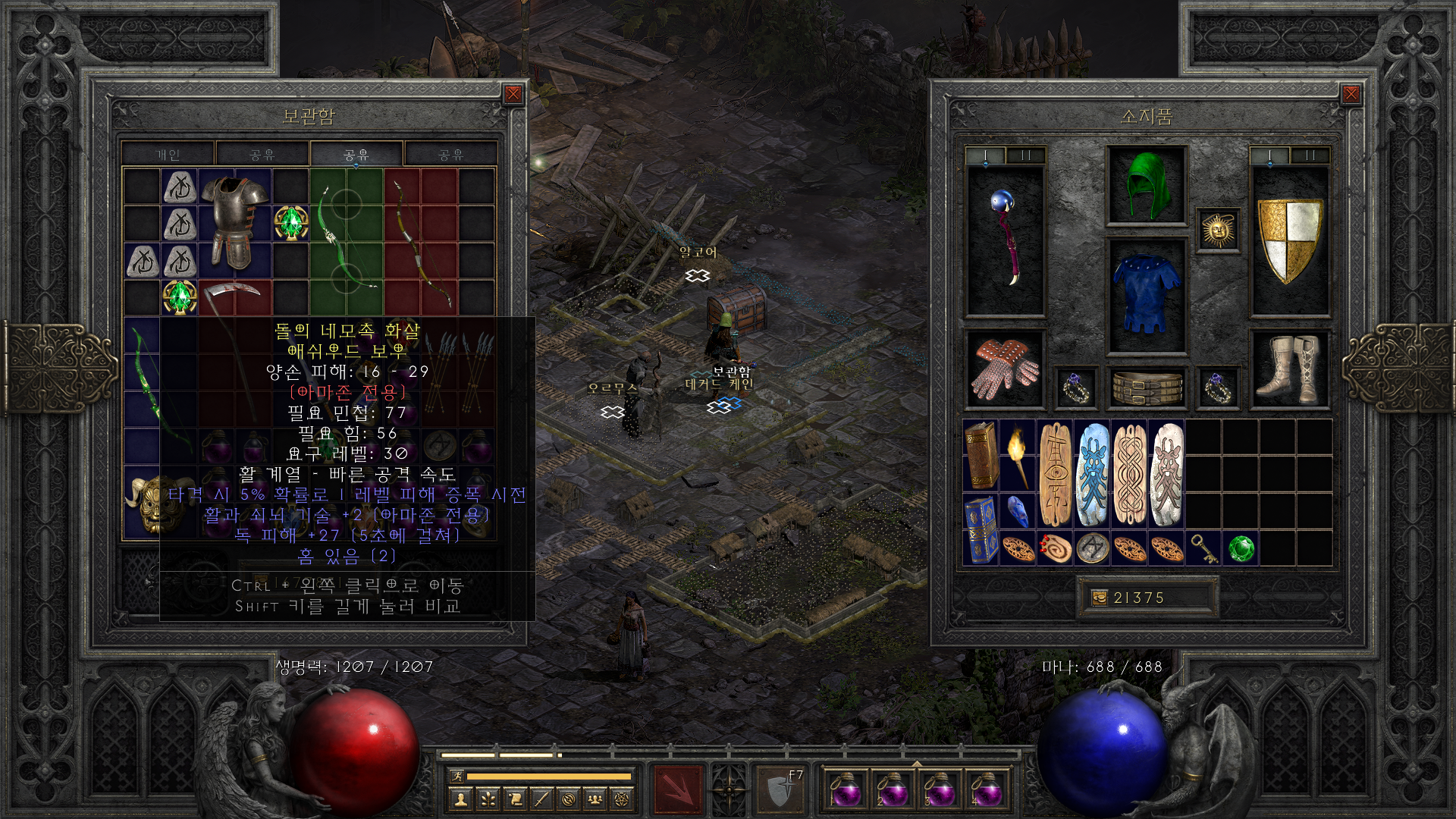Pick up the green emerald in inventory

pyautogui.click(x=1241, y=548)
